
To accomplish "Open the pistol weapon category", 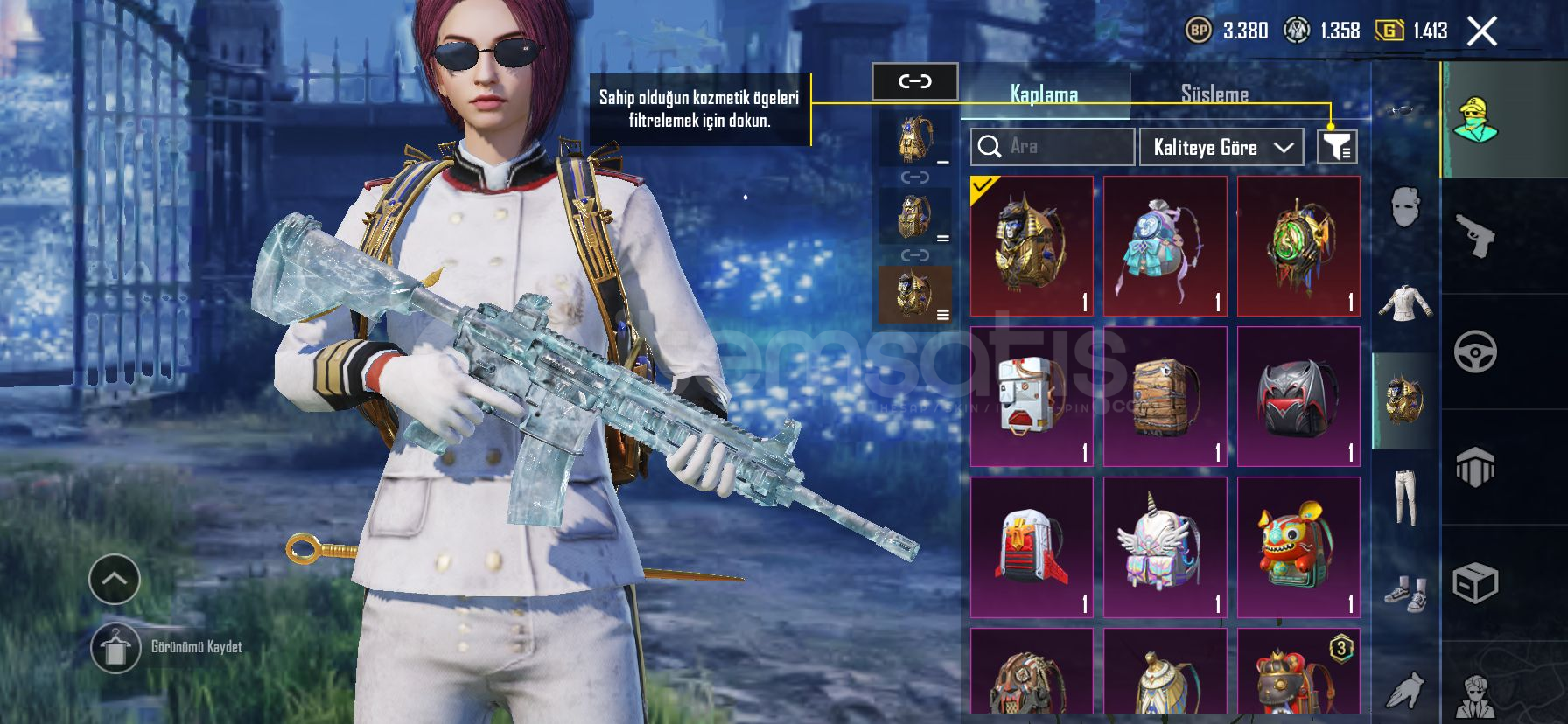I will pyautogui.click(x=1476, y=236).
